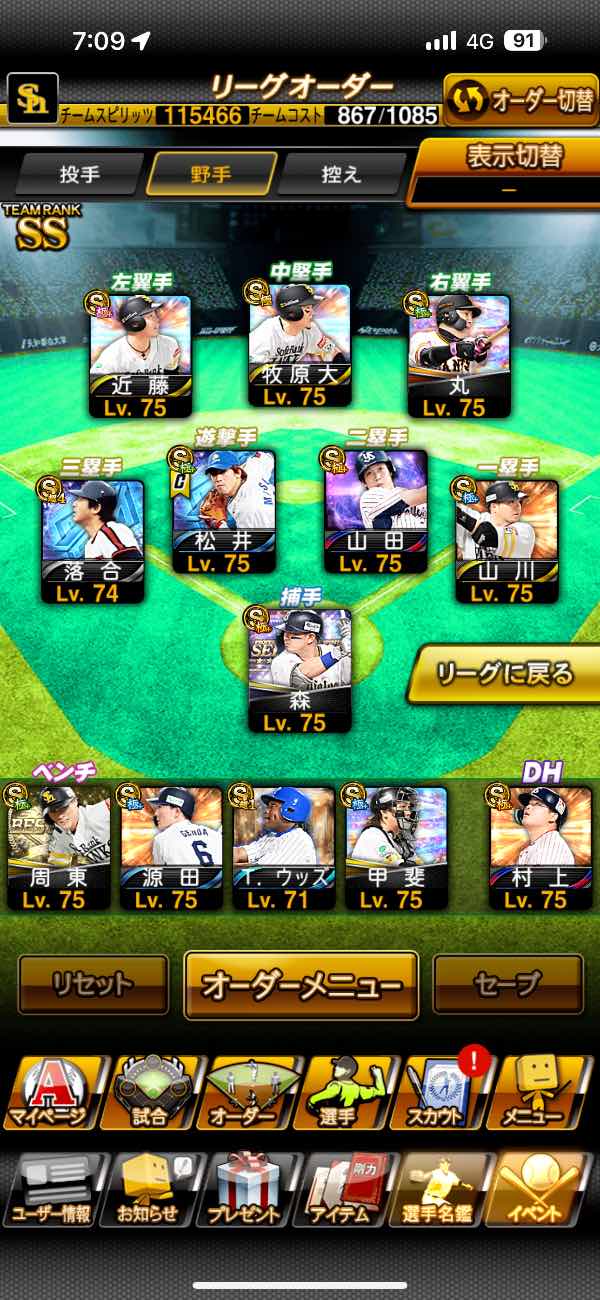Choose shortstop 松井 card

pyautogui.click(x=224, y=512)
